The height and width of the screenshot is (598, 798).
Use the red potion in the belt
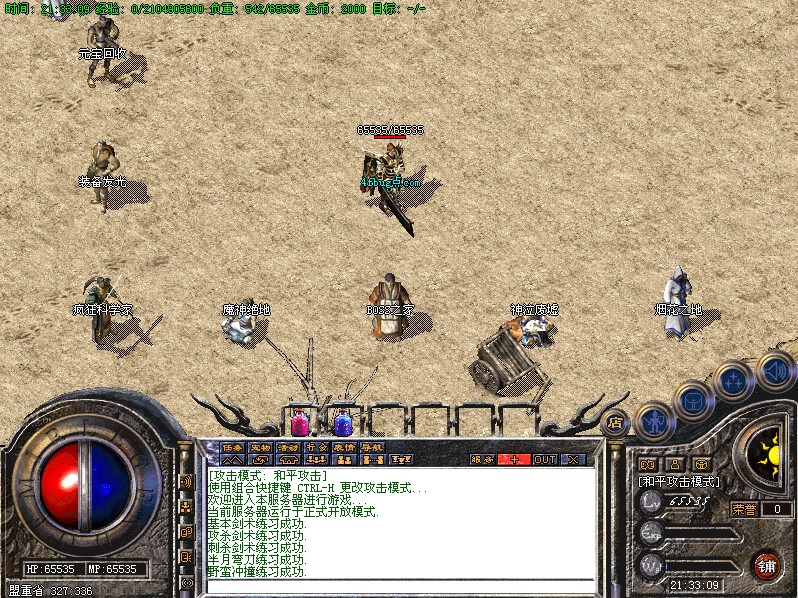click(299, 422)
